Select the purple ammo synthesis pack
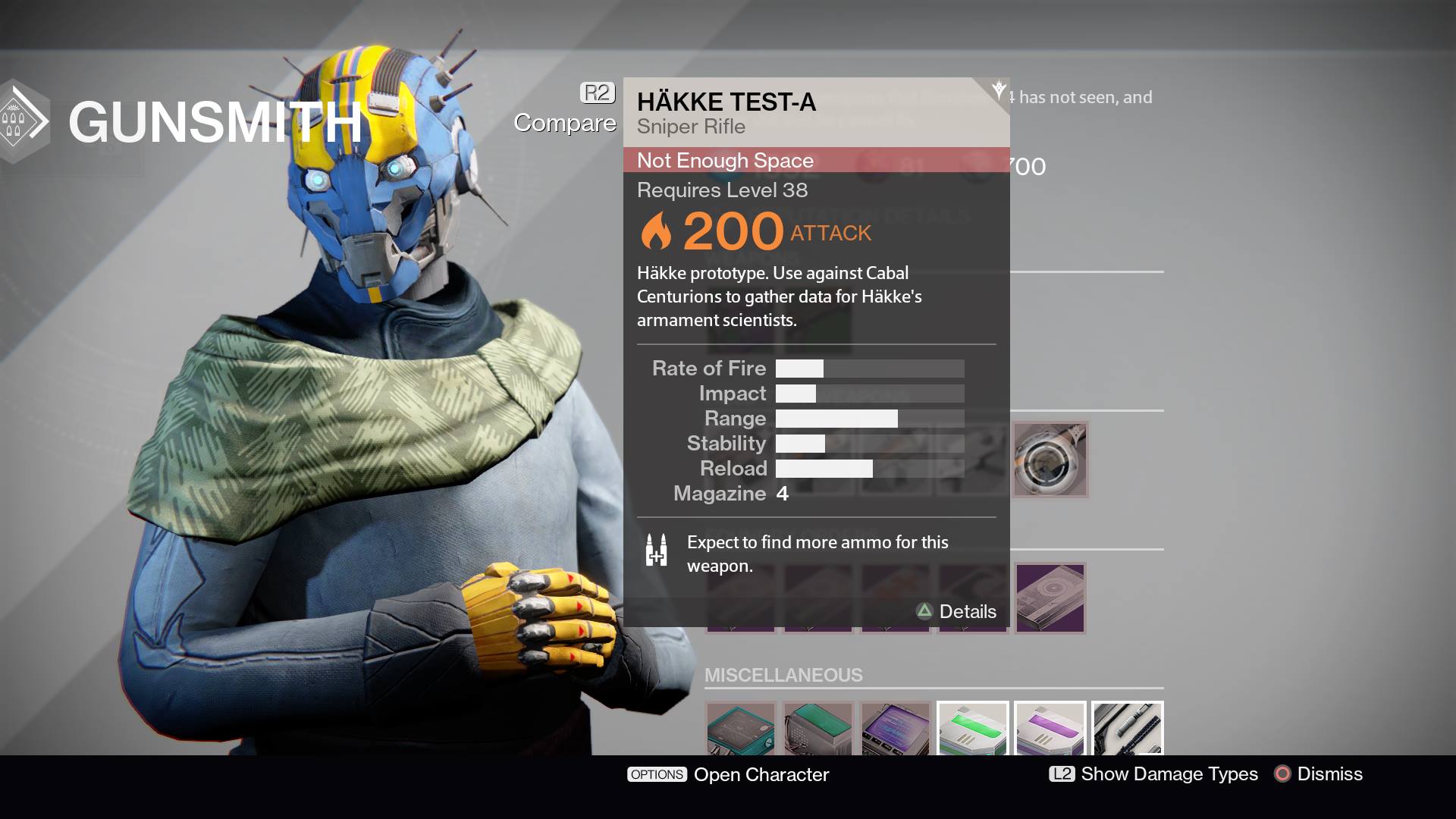 [1050, 729]
